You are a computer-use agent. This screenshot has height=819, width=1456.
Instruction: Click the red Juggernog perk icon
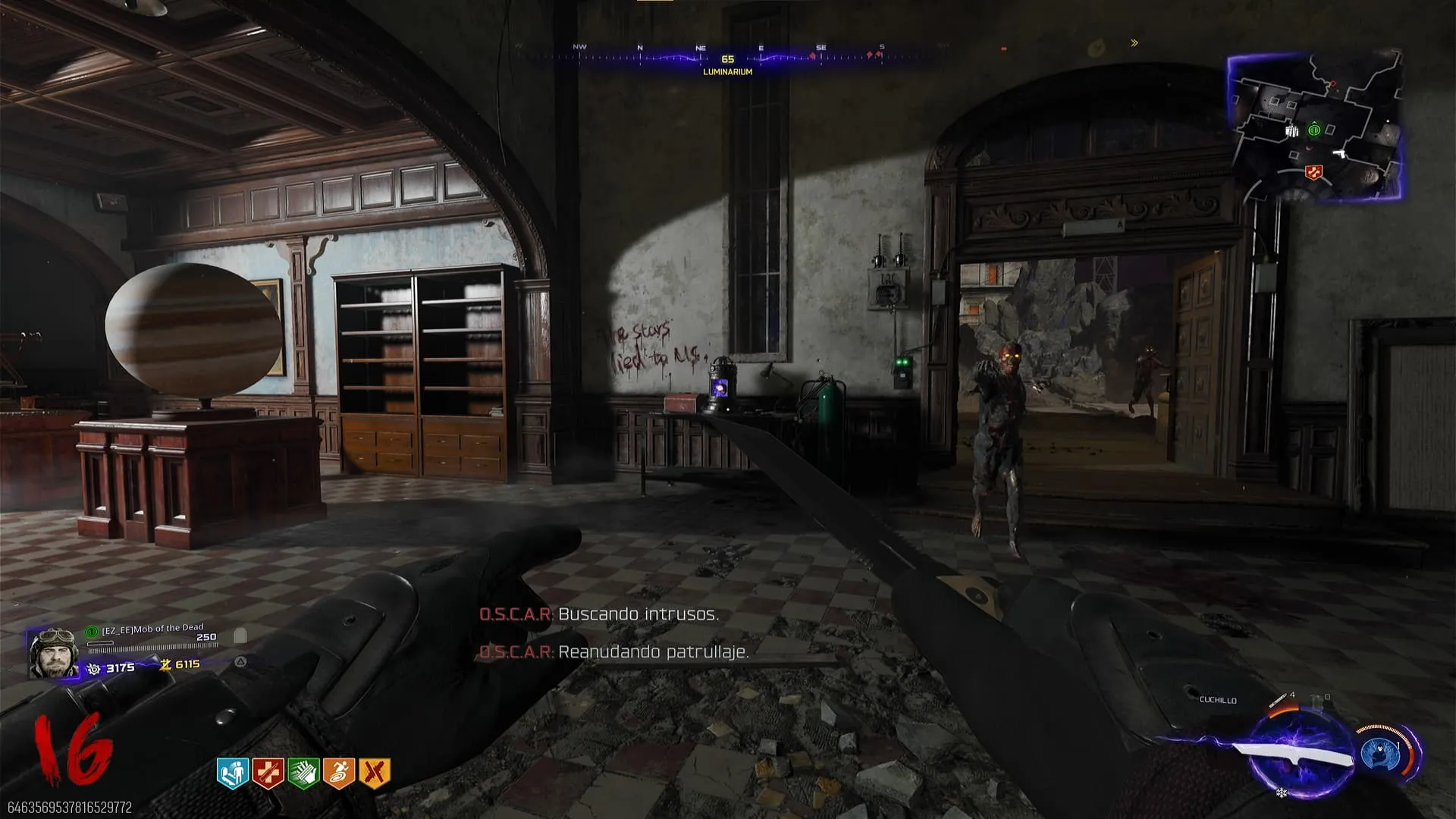point(268,773)
